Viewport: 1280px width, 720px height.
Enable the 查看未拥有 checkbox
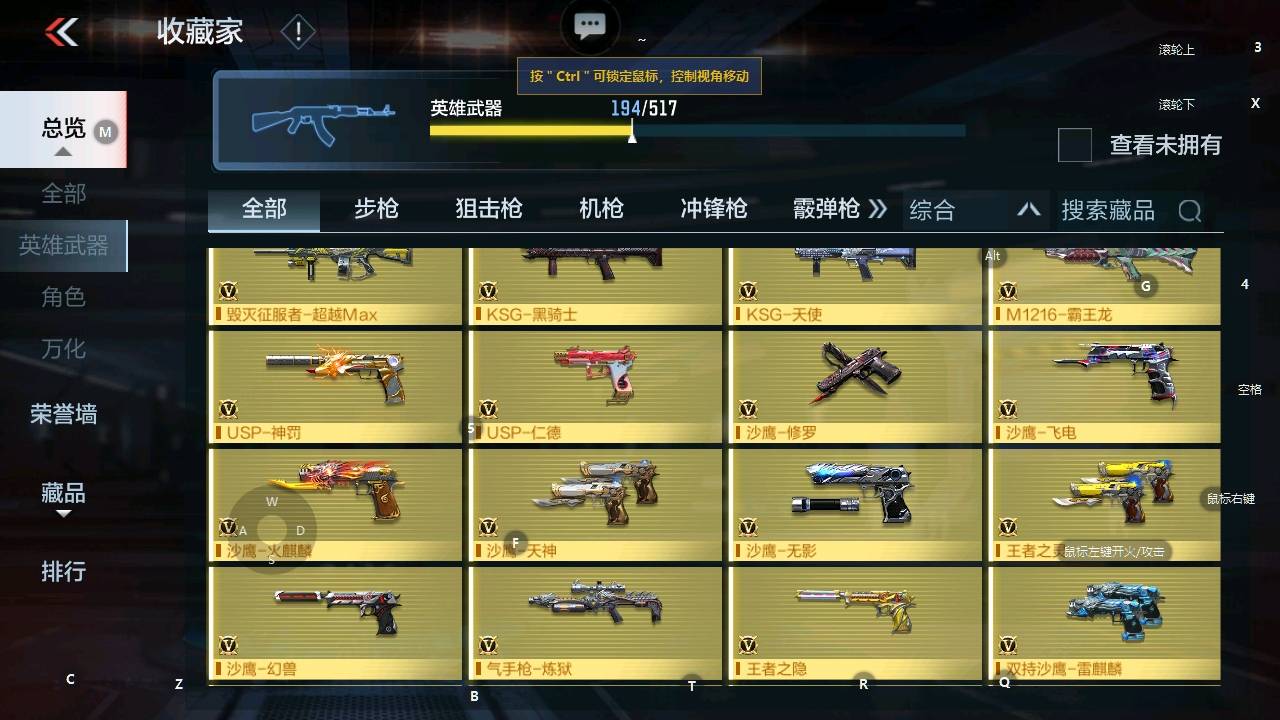(x=1074, y=146)
